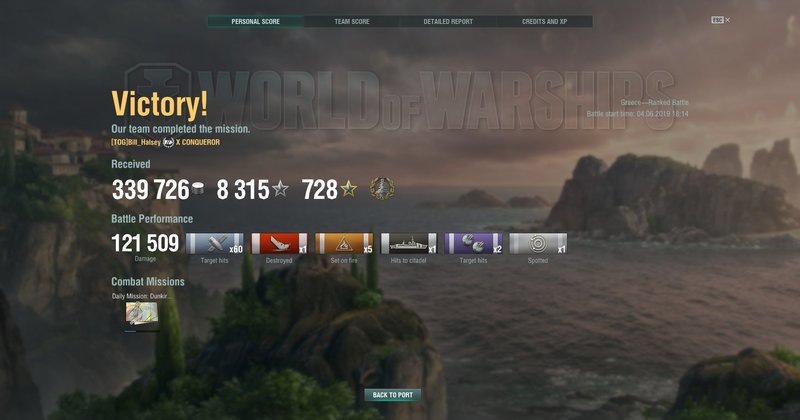Choose the Hits to citadel ribbon

coord(408,243)
